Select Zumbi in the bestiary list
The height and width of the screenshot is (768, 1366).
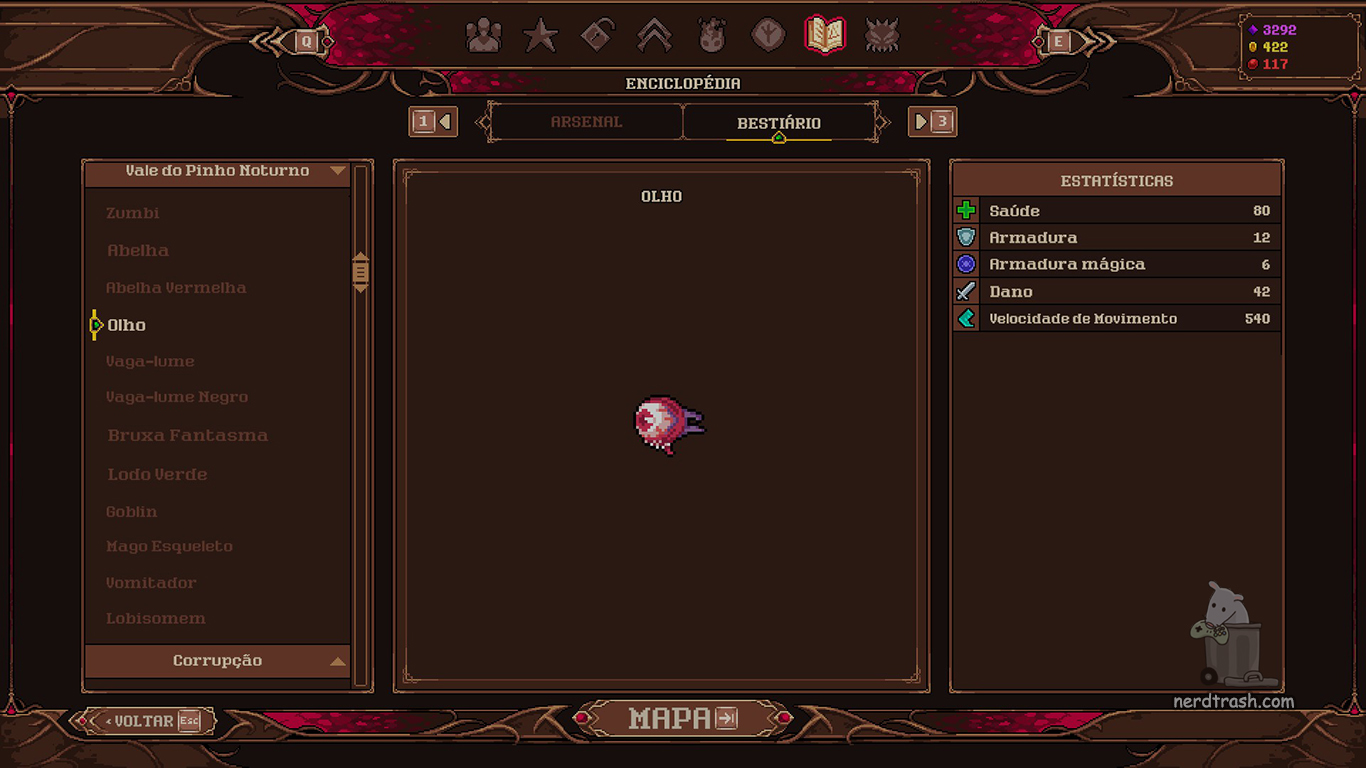click(x=133, y=213)
